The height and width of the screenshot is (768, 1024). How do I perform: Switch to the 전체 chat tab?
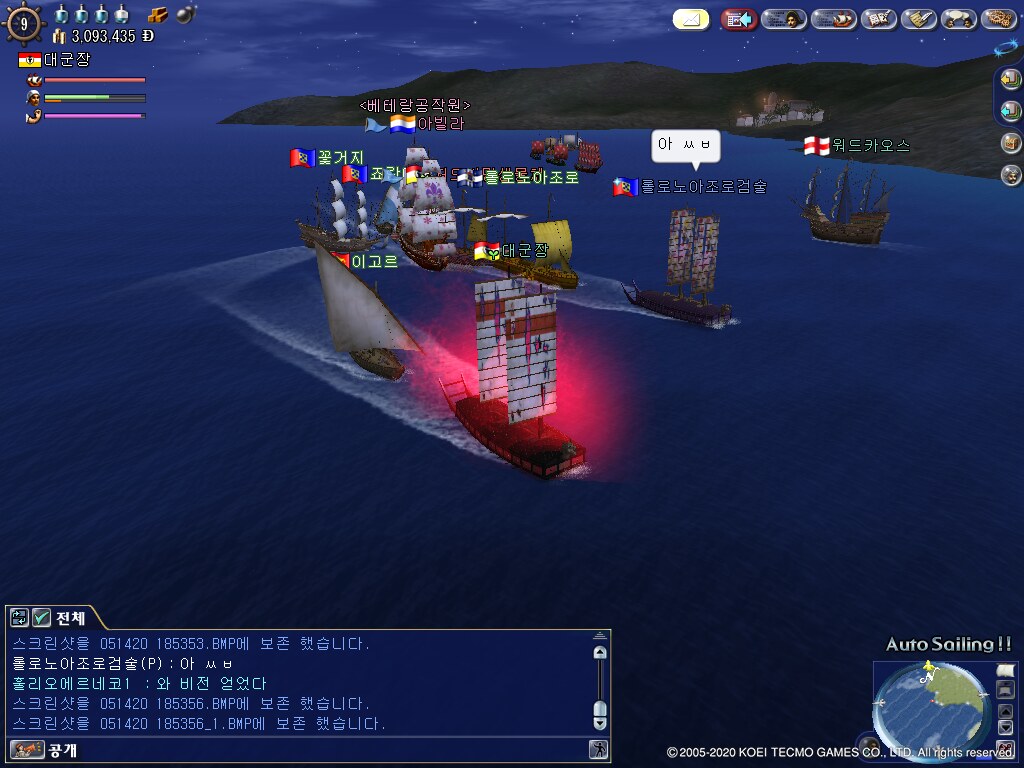pyautogui.click(x=70, y=617)
